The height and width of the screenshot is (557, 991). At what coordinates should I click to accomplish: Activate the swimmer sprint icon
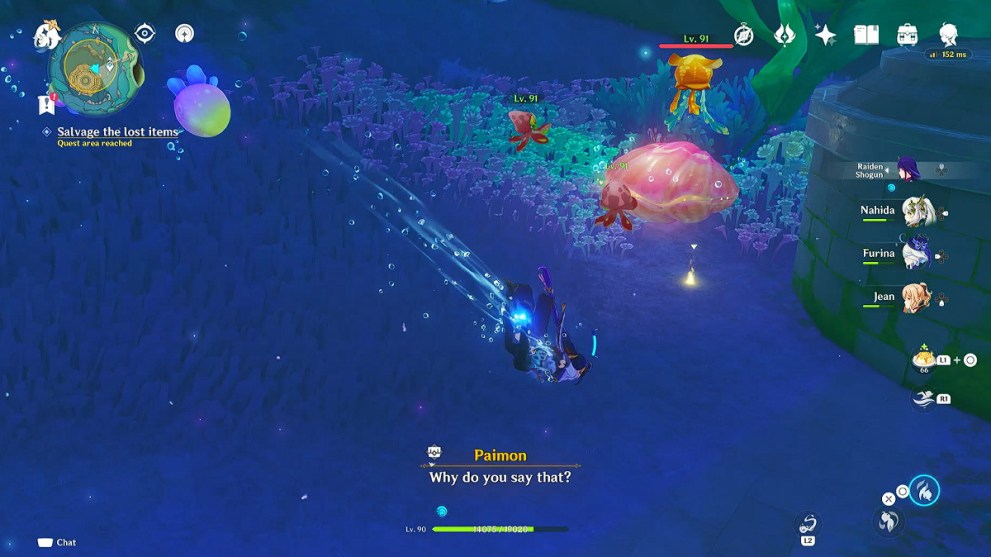coord(923,398)
